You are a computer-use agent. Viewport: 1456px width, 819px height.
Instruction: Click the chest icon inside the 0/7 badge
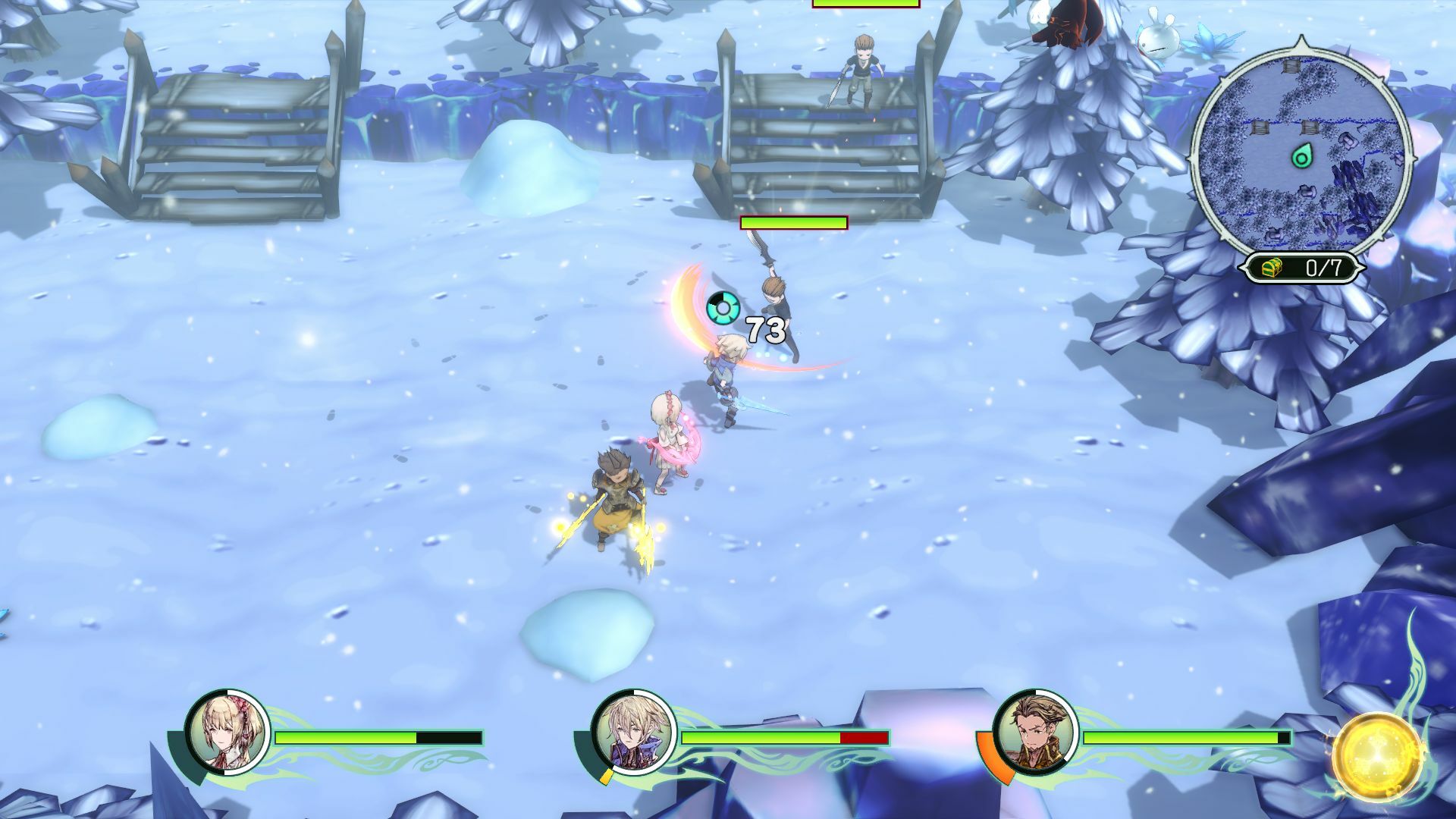tap(1271, 267)
